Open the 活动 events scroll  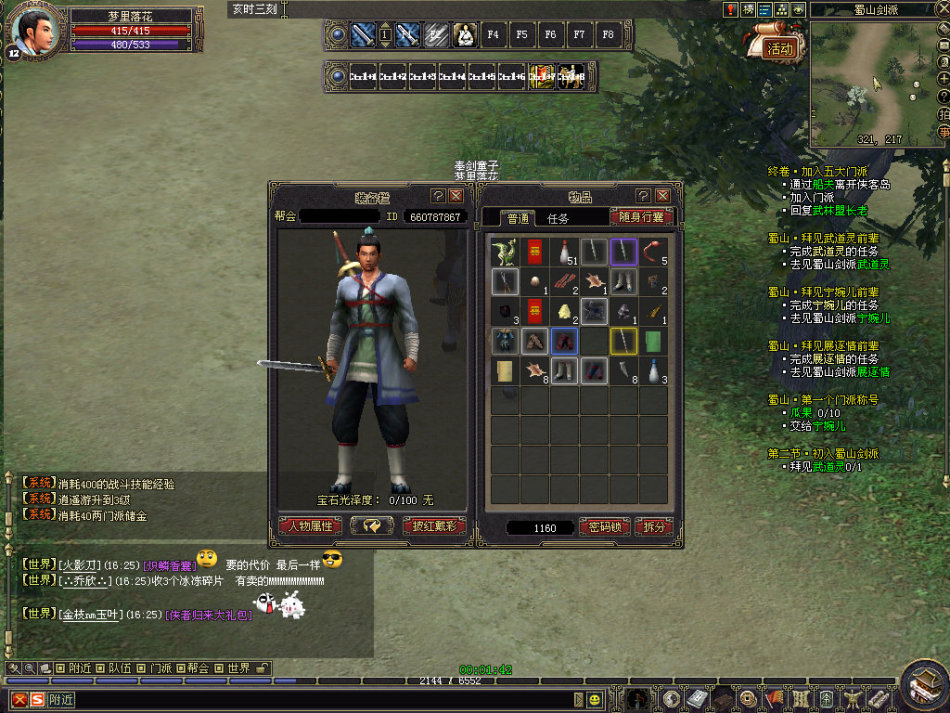[777, 47]
